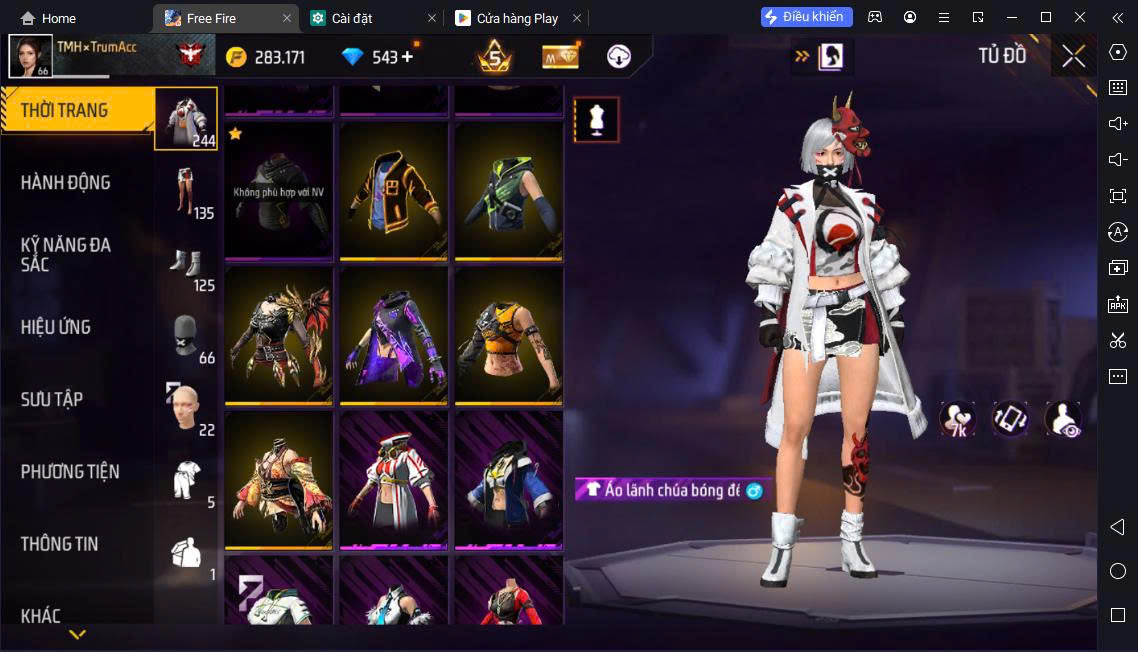Select the Thông Tin category
The width and height of the screenshot is (1138, 652).
[60, 543]
